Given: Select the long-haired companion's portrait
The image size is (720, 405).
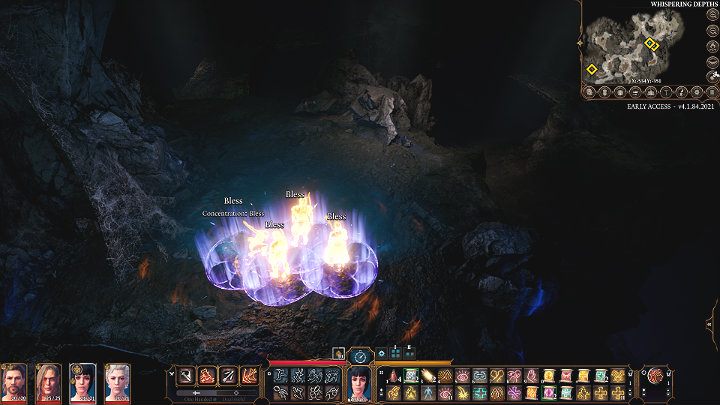Looking at the screenshot, I should click(x=48, y=382).
